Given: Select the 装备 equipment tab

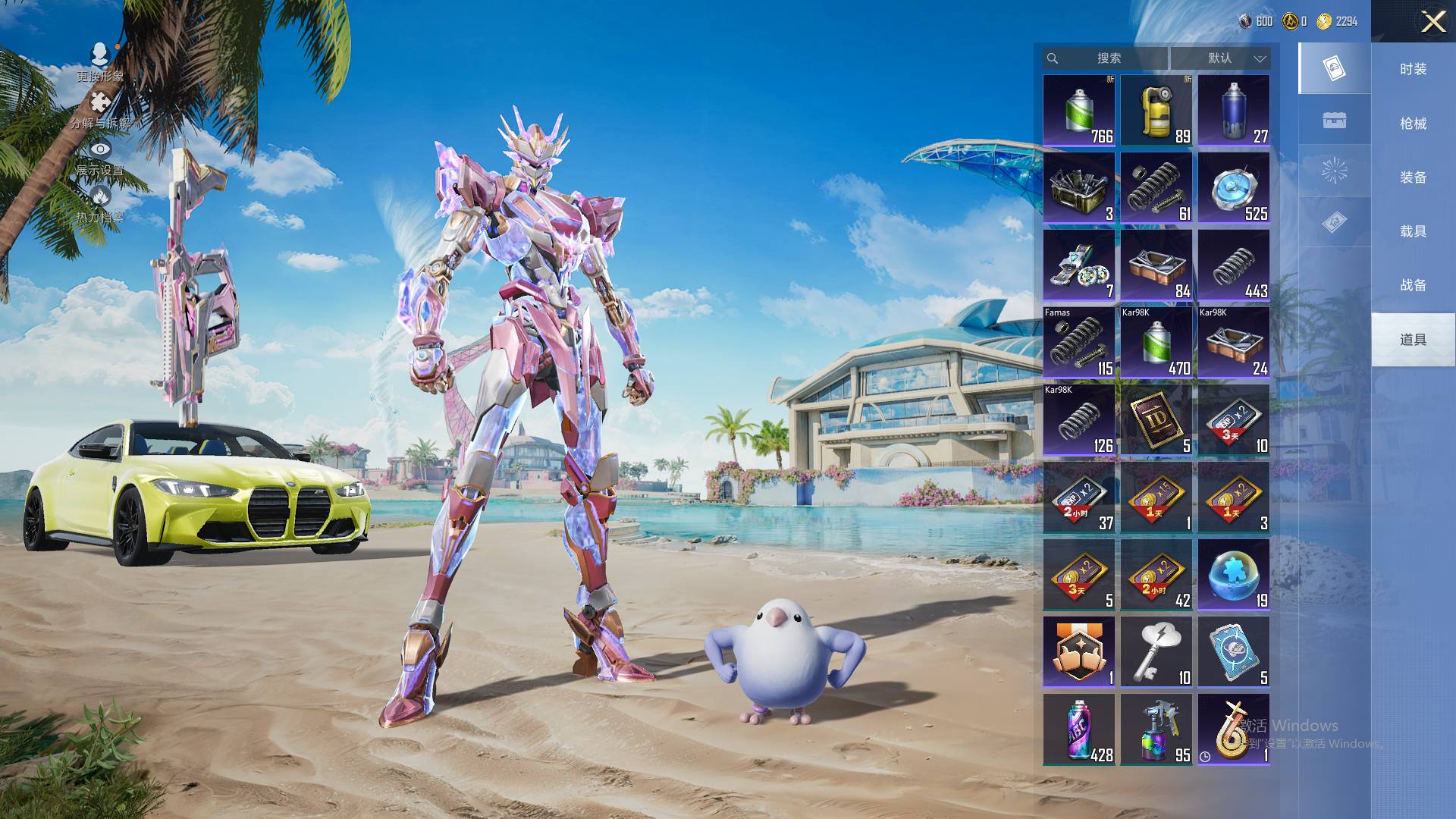Looking at the screenshot, I should click(x=1413, y=177).
